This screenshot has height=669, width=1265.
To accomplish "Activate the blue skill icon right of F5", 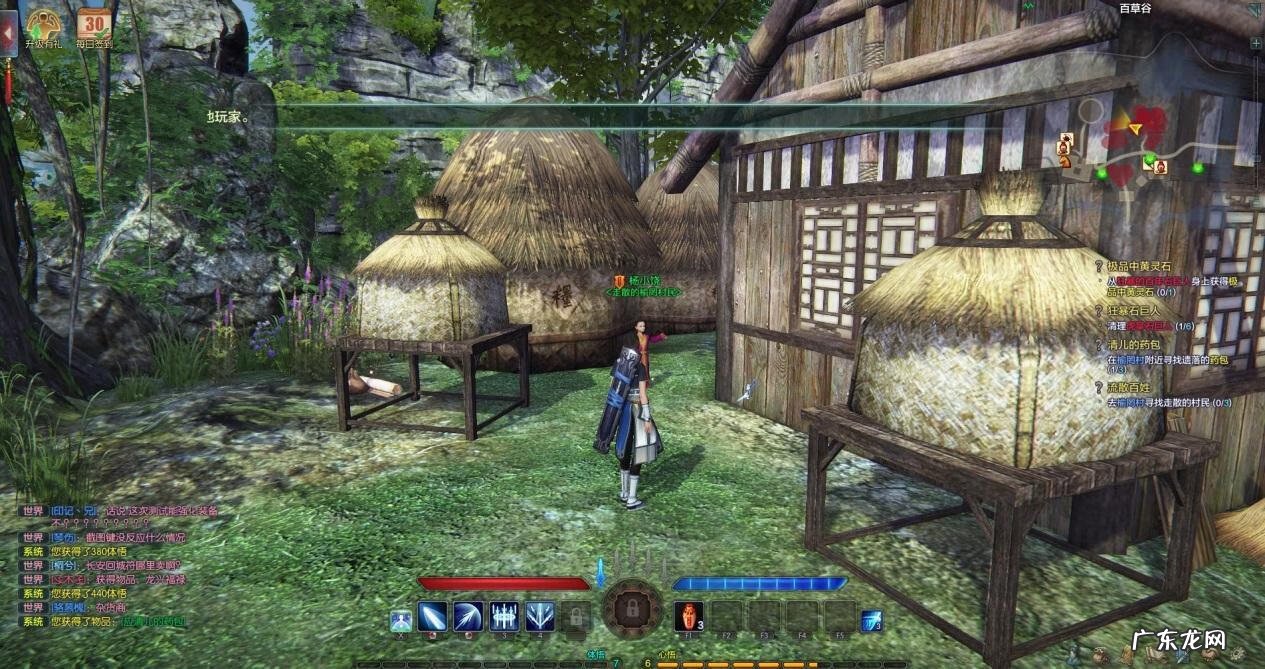I will (871, 620).
